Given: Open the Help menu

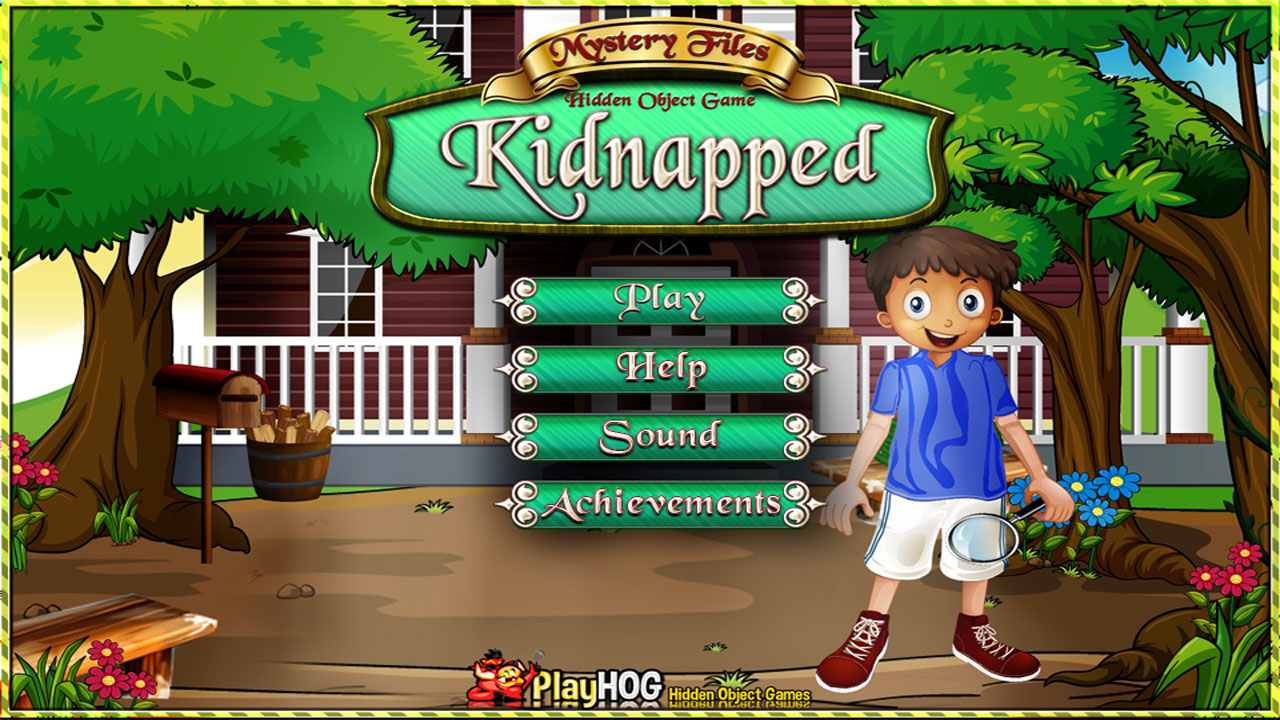Looking at the screenshot, I should tap(661, 367).
